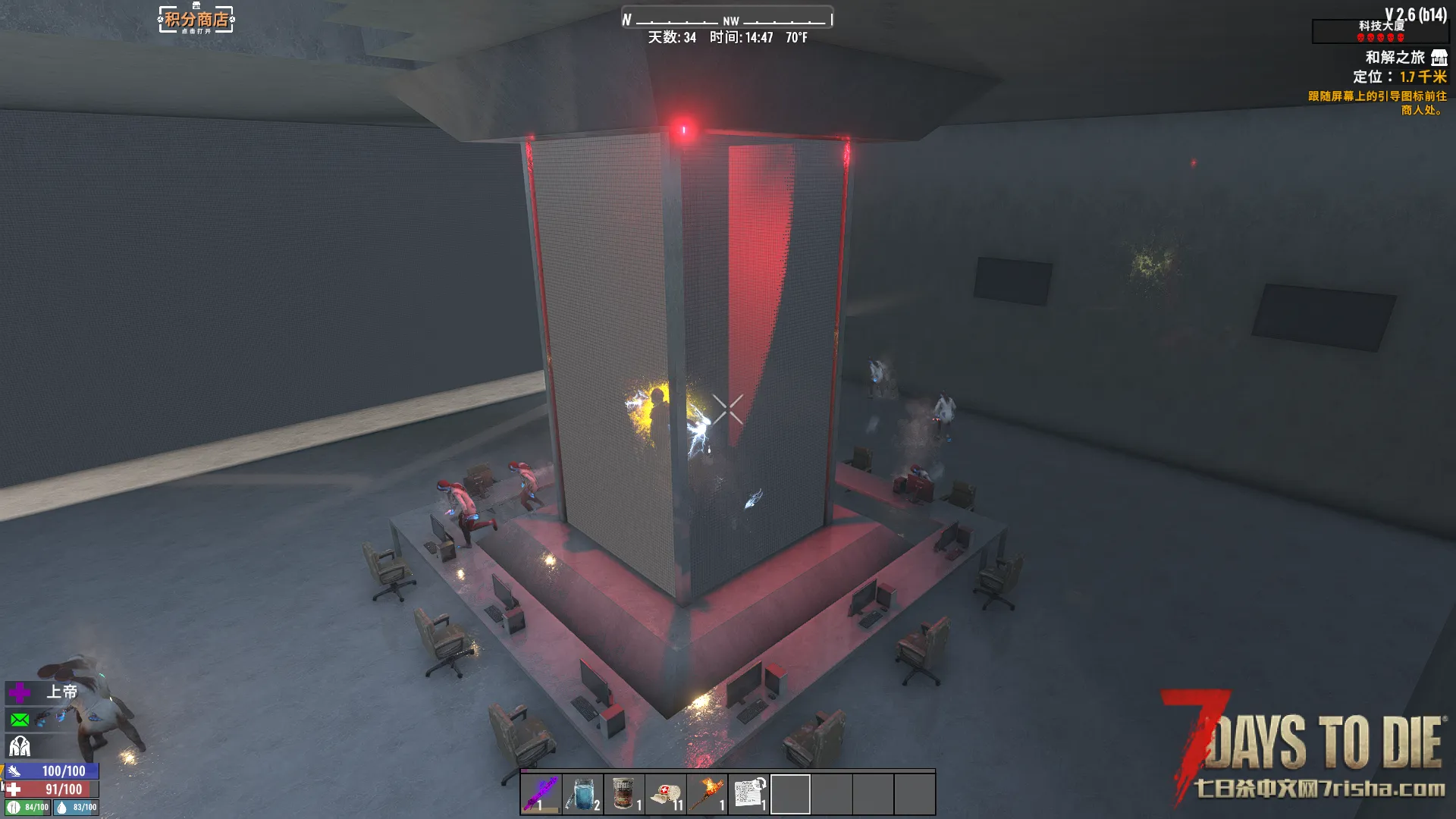Image resolution: width=1456 pixels, height=819 pixels.
Task: Open the 积分商店 points shop
Action: coord(196,19)
